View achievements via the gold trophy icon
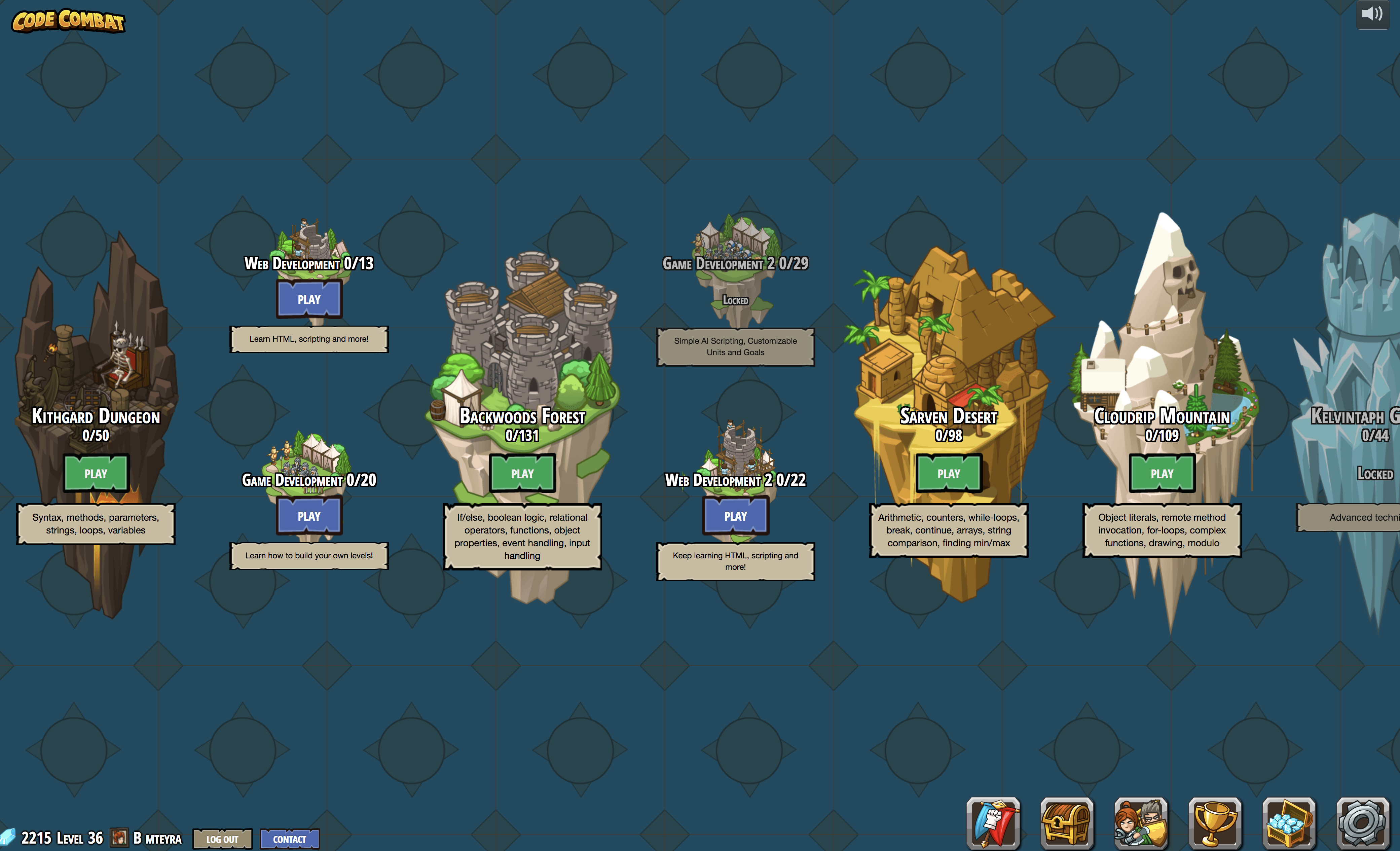 click(x=1215, y=823)
